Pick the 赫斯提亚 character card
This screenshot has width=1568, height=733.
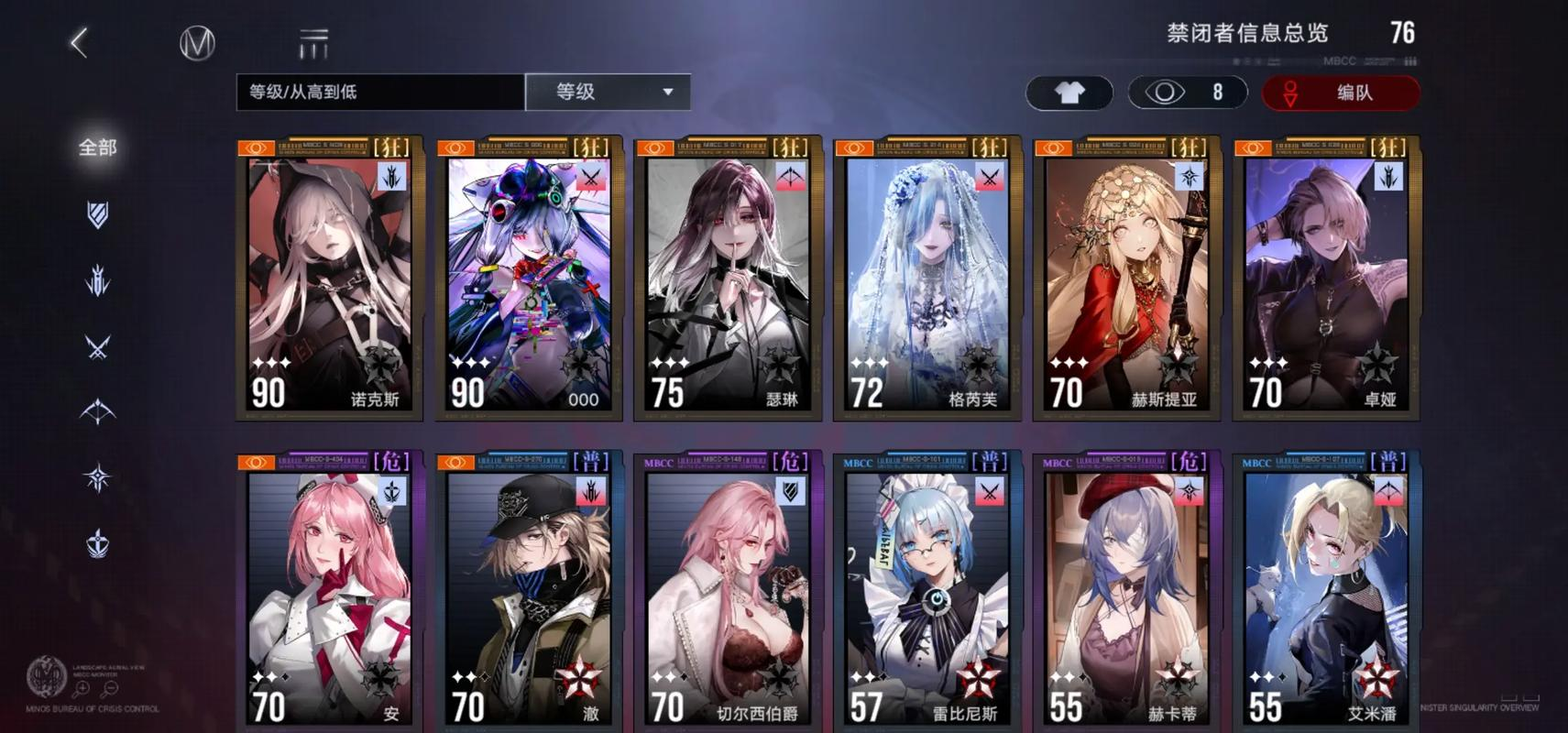[1126, 279]
